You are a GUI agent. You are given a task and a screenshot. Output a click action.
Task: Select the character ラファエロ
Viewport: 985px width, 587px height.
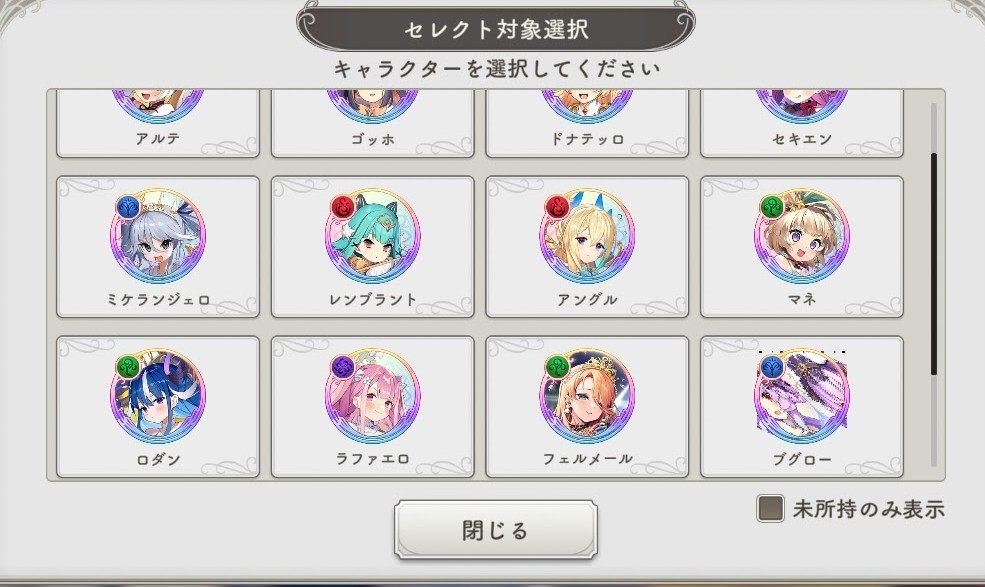(372, 405)
